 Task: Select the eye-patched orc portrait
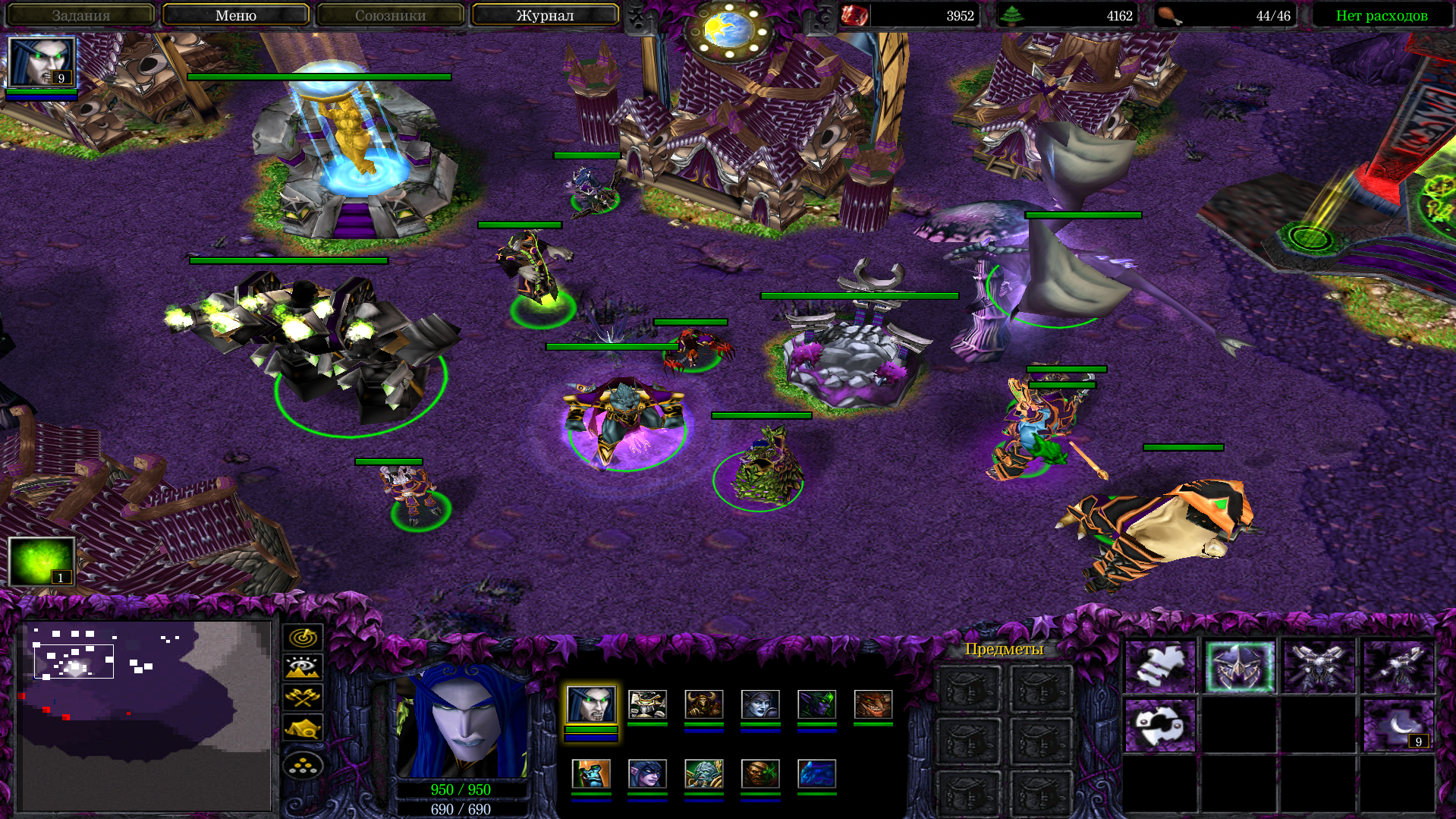(760, 774)
